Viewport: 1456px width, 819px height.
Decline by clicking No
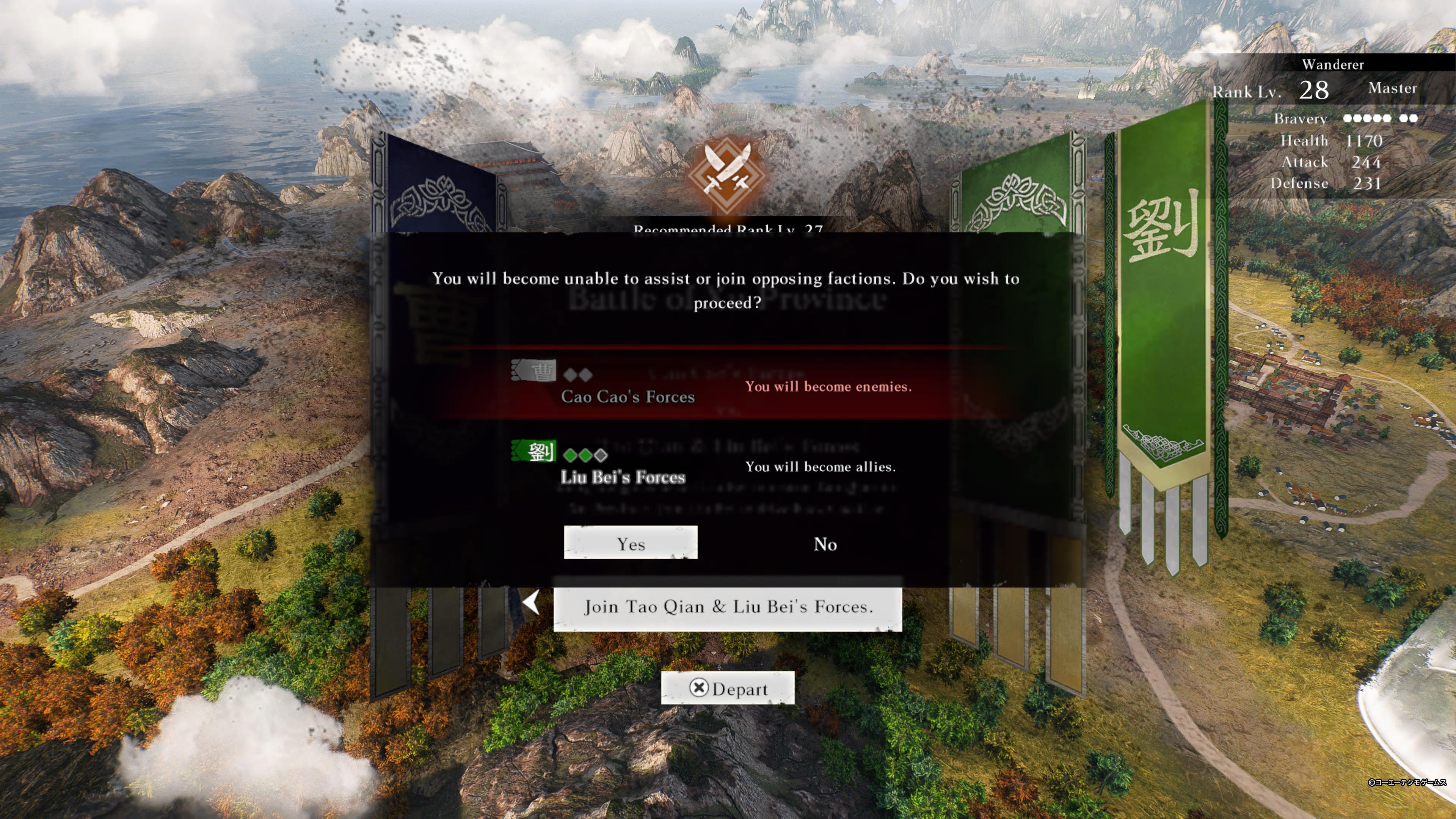[825, 543]
